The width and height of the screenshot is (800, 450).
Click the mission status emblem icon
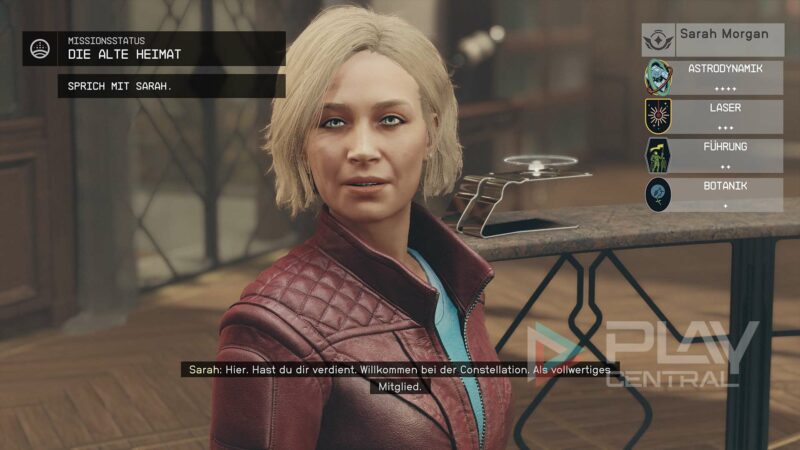42,48
